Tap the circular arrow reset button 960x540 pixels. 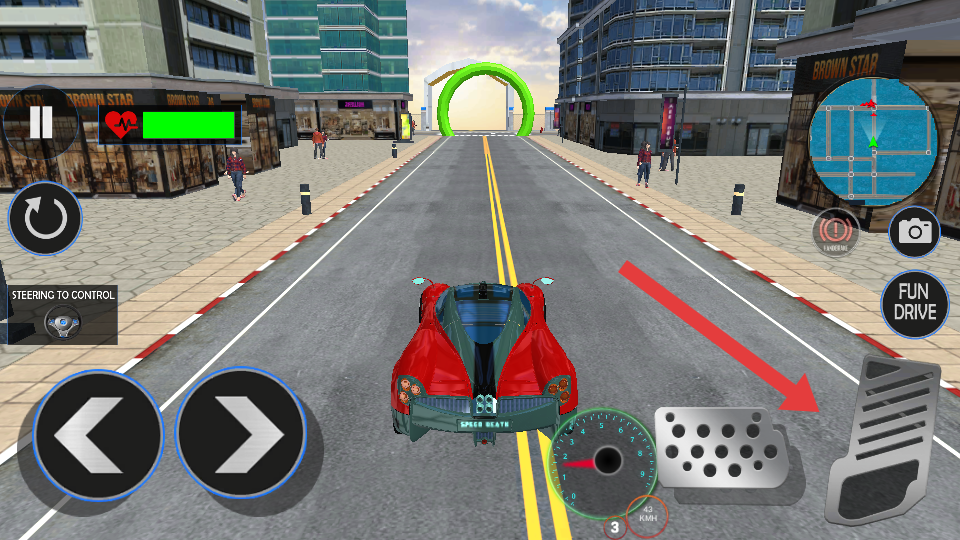[x=45, y=219]
